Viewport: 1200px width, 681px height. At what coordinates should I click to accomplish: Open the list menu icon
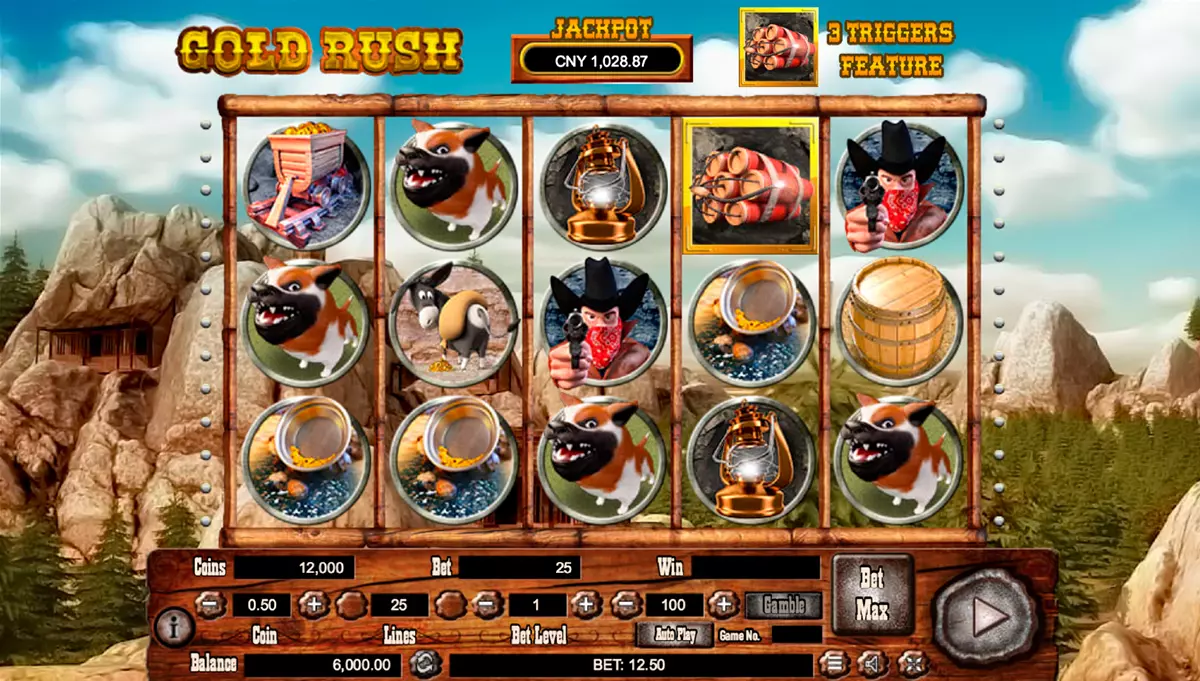pyautogui.click(x=832, y=663)
